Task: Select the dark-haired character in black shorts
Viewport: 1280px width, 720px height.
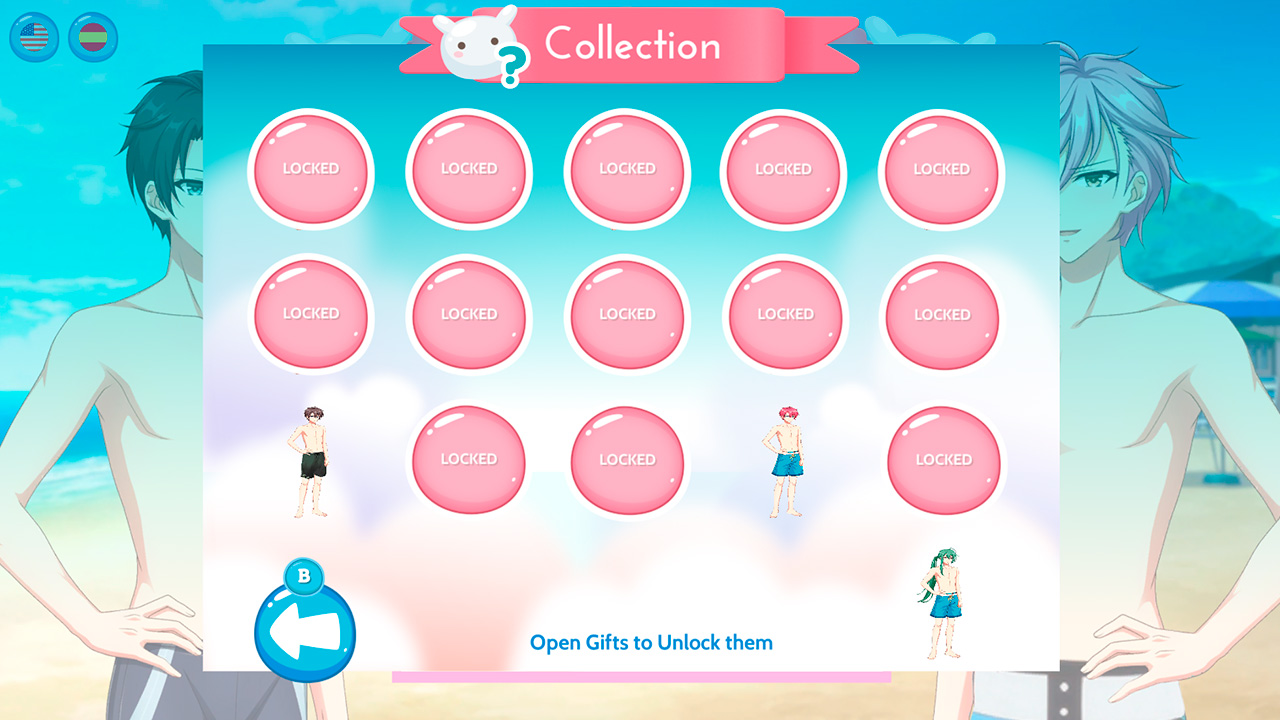Action: coord(311,460)
